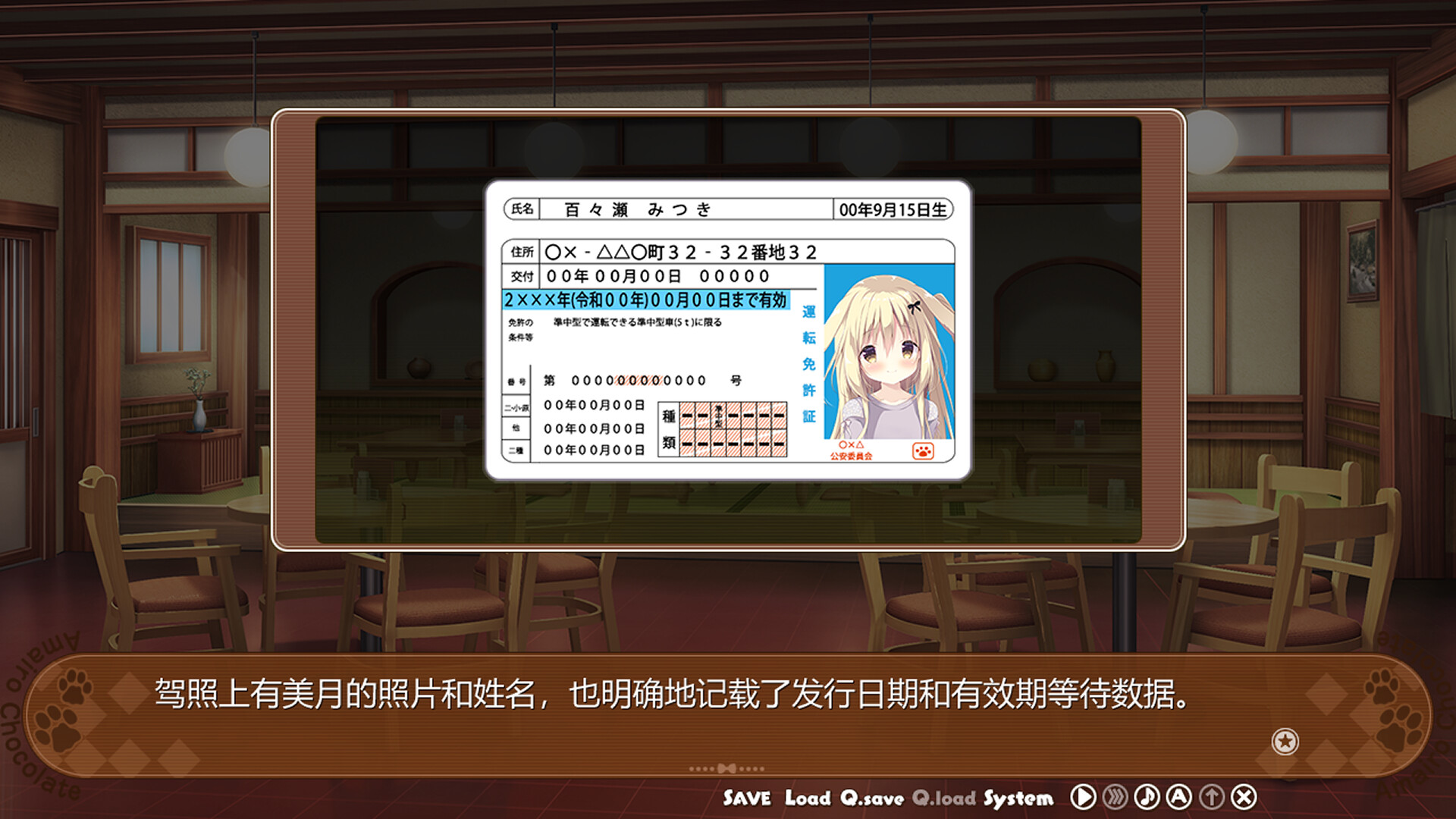Screen dimensions: 1456x819
Task: Open the backlog using the up-arrow icon
Action: [x=1212, y=797]
